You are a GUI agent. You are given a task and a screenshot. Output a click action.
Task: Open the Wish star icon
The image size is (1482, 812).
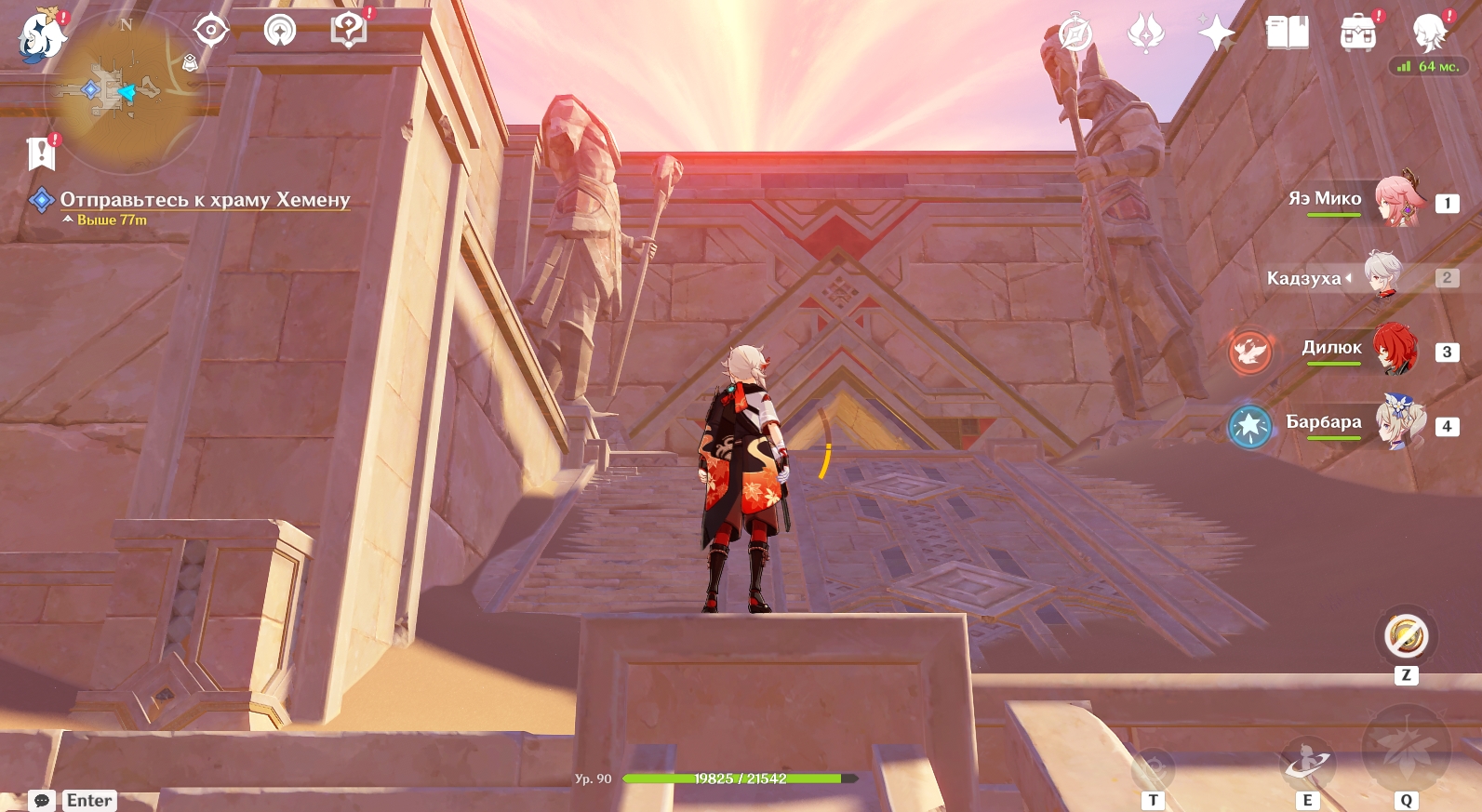tap(1216, 33)
